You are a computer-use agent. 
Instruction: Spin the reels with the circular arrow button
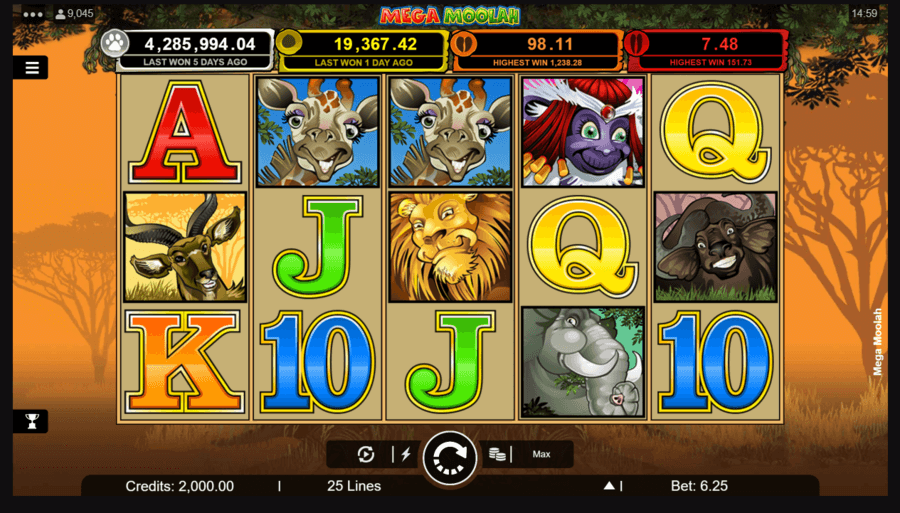pyautogui.click(x=449, y=458)
